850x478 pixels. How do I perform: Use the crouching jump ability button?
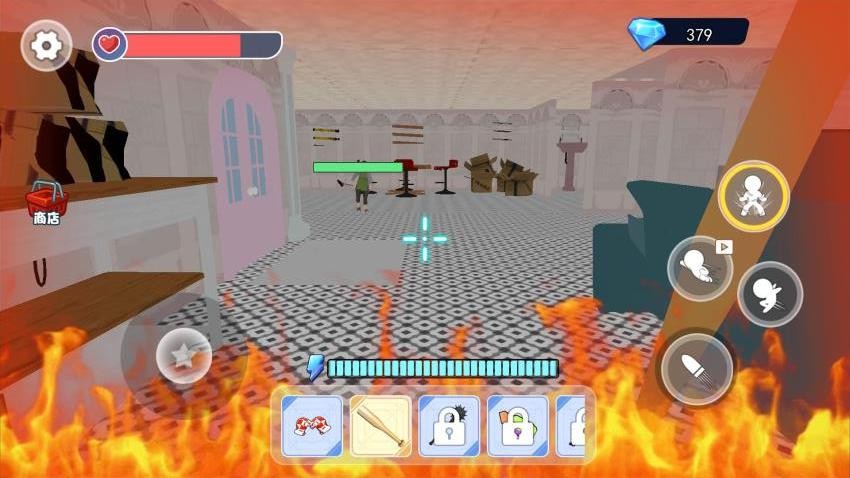[x=770, y=294]
